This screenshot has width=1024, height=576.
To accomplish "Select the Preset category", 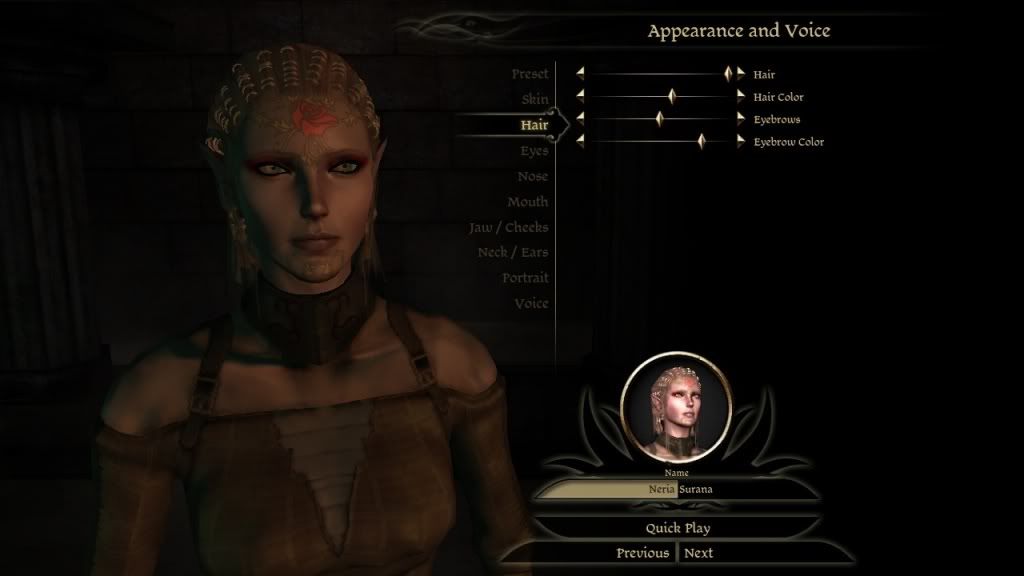I will [529, 74].
